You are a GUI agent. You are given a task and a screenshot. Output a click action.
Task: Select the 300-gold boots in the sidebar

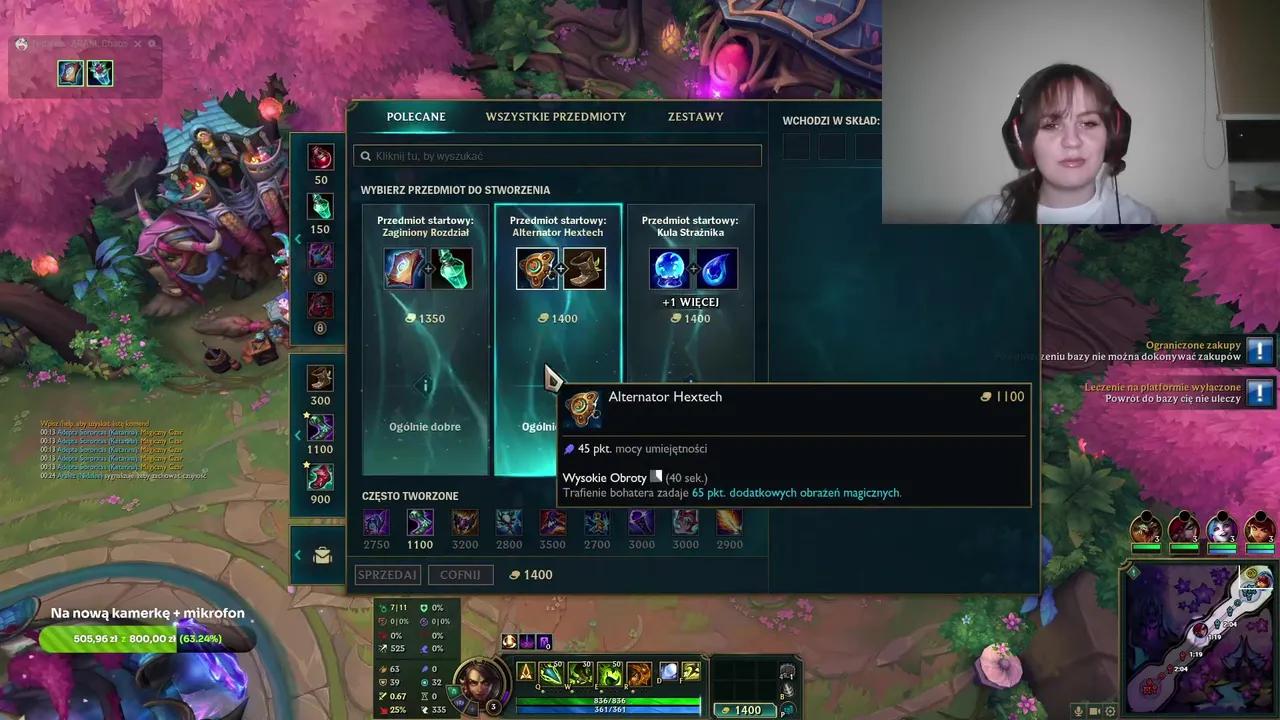[320, 377]
